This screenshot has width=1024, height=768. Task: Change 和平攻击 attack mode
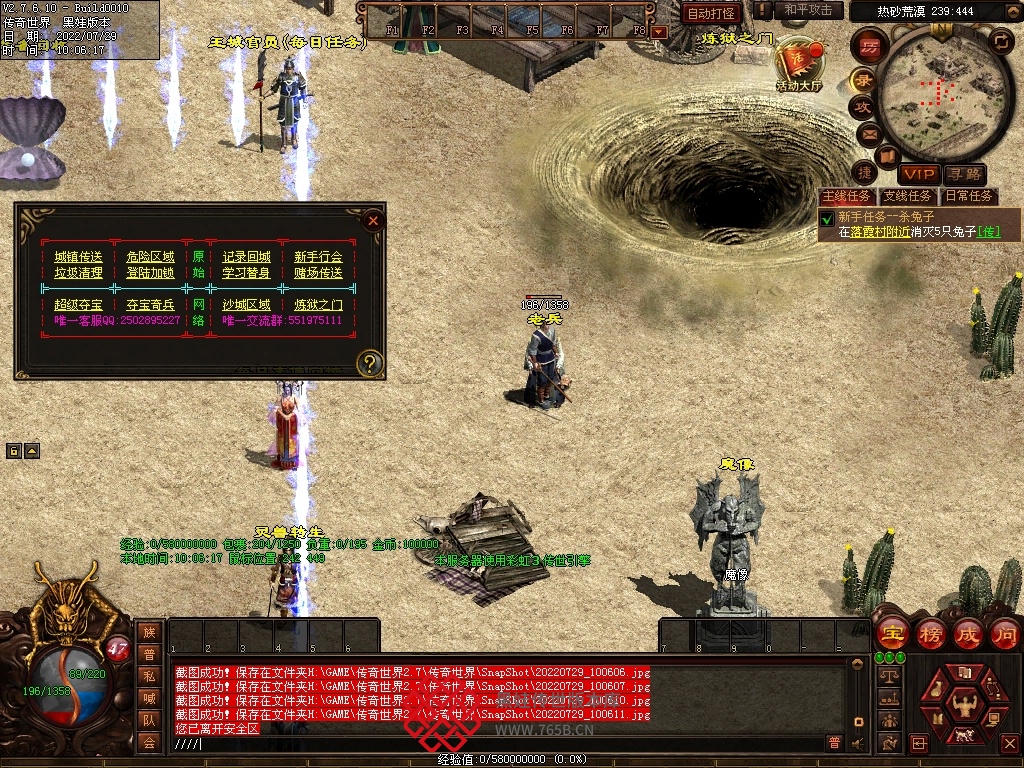808,10
